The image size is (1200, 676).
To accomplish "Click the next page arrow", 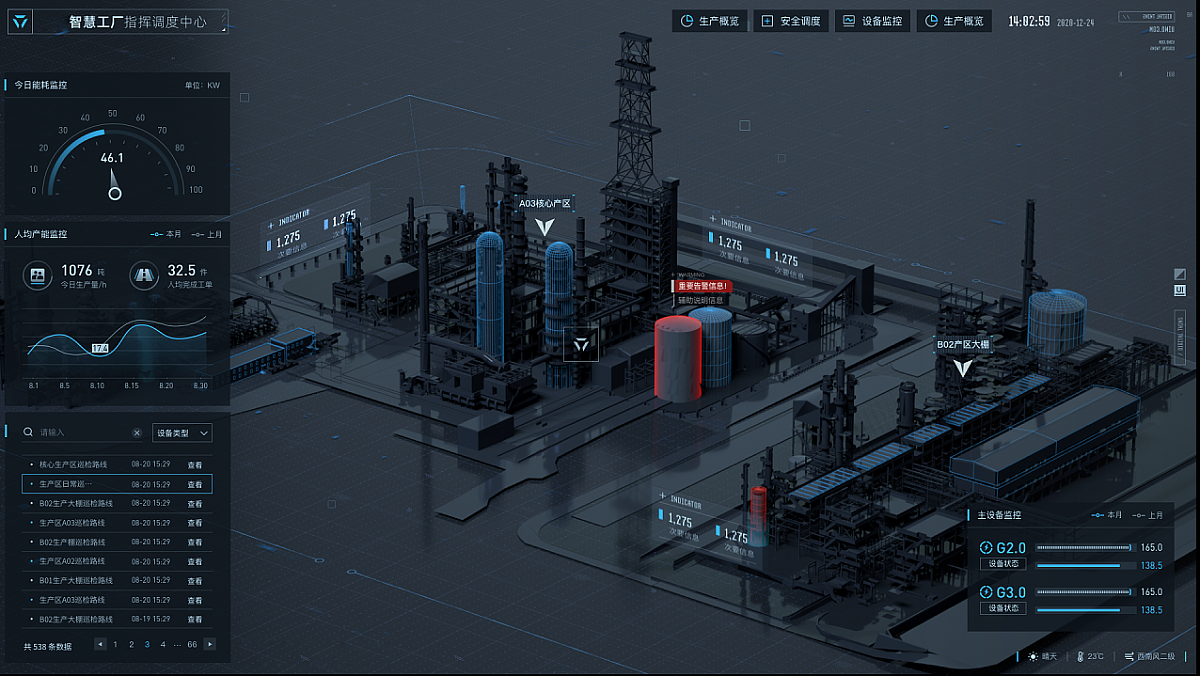I will [x=210, y=645].
